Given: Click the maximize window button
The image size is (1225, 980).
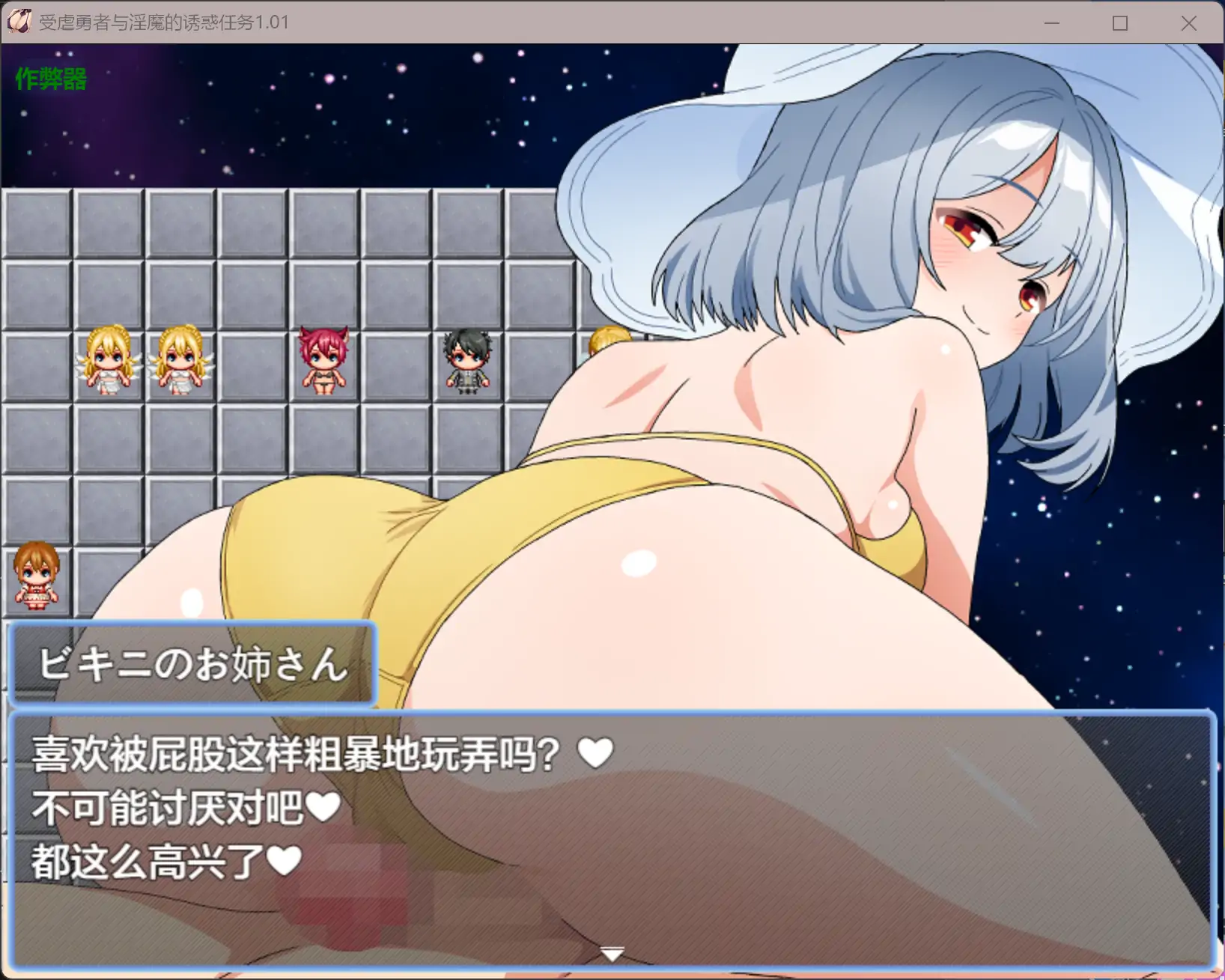Looking at the screenshot, I should [1120, 23].
